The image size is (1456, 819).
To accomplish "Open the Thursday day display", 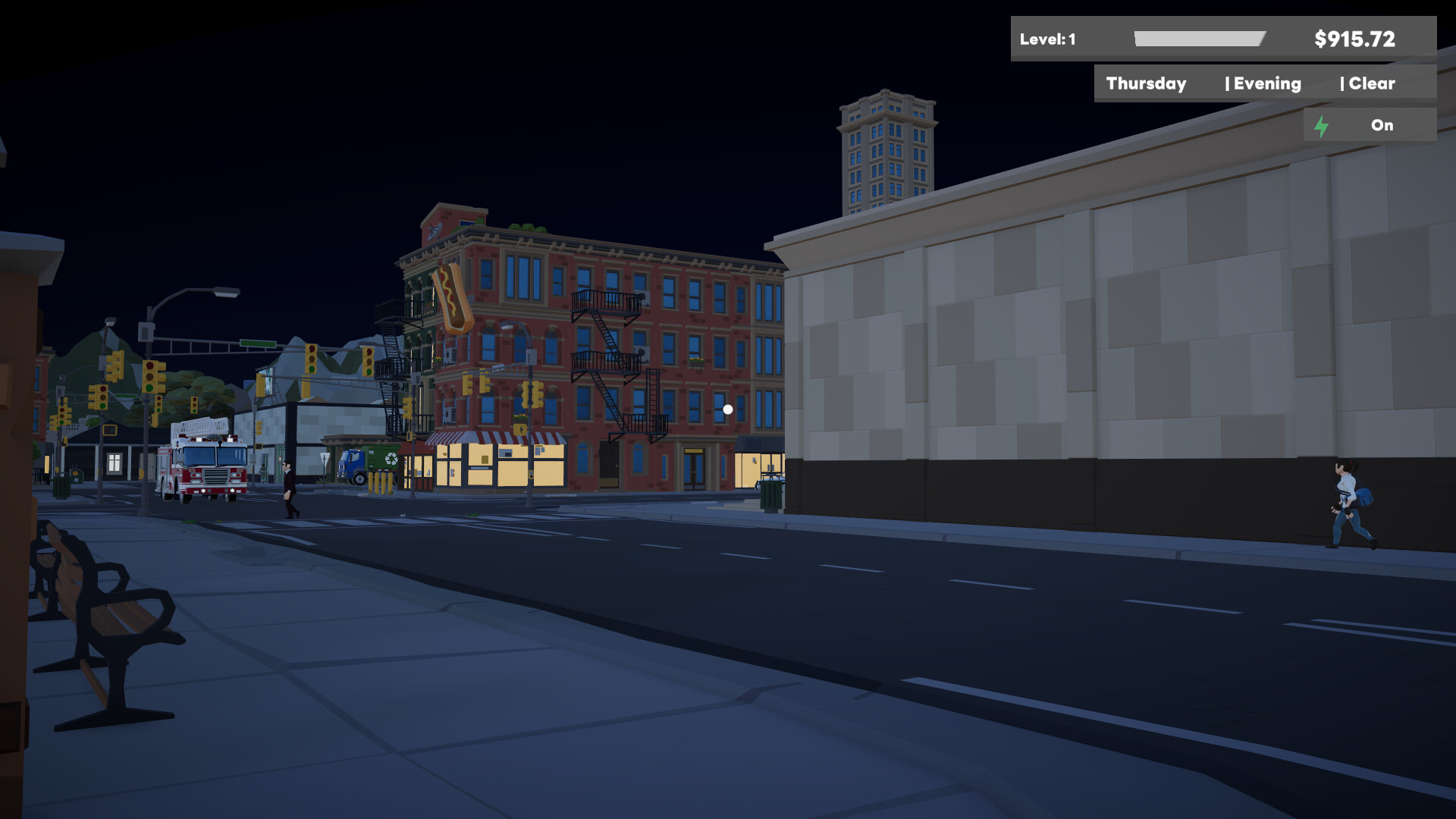I will pyautogui.click(x=1146, y=83).
